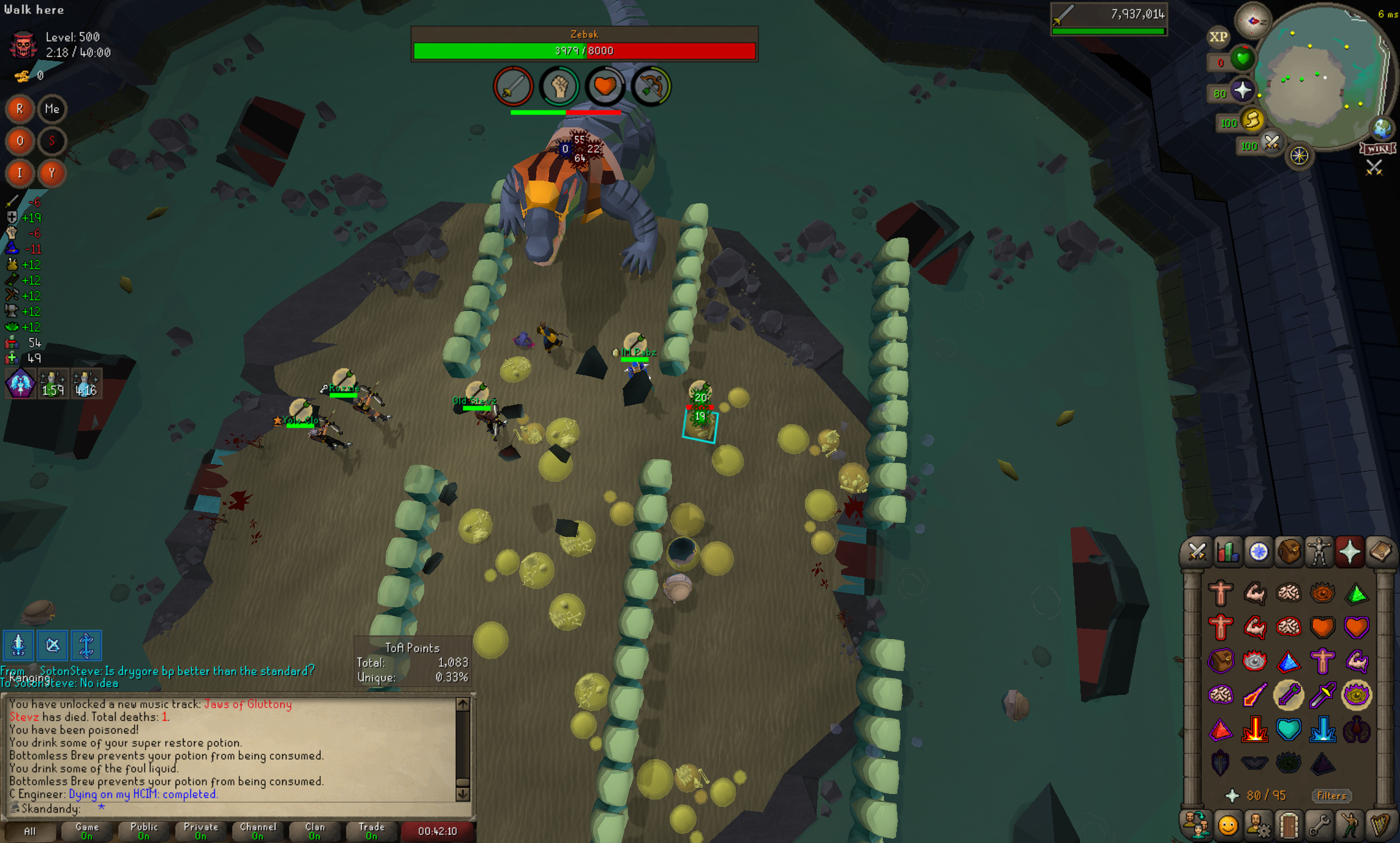Open the prayer Filters button
The height and width of the screenshot is (843, 1400).
pyautogui.click(x=1331, y=796)
